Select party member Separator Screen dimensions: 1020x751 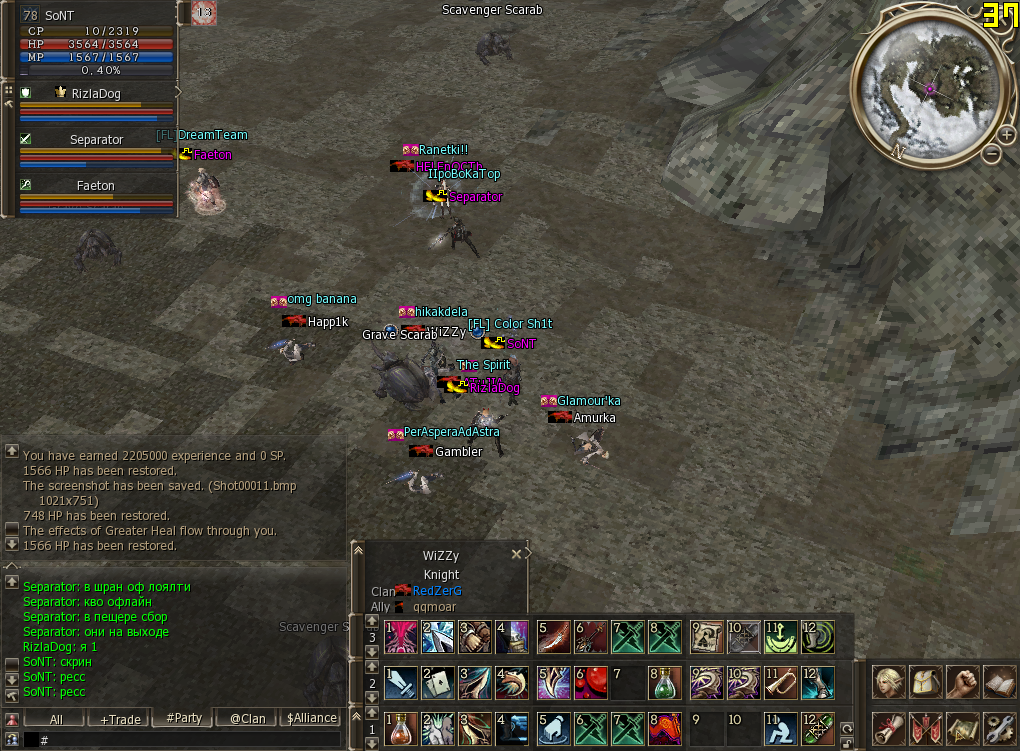point(97,140)
